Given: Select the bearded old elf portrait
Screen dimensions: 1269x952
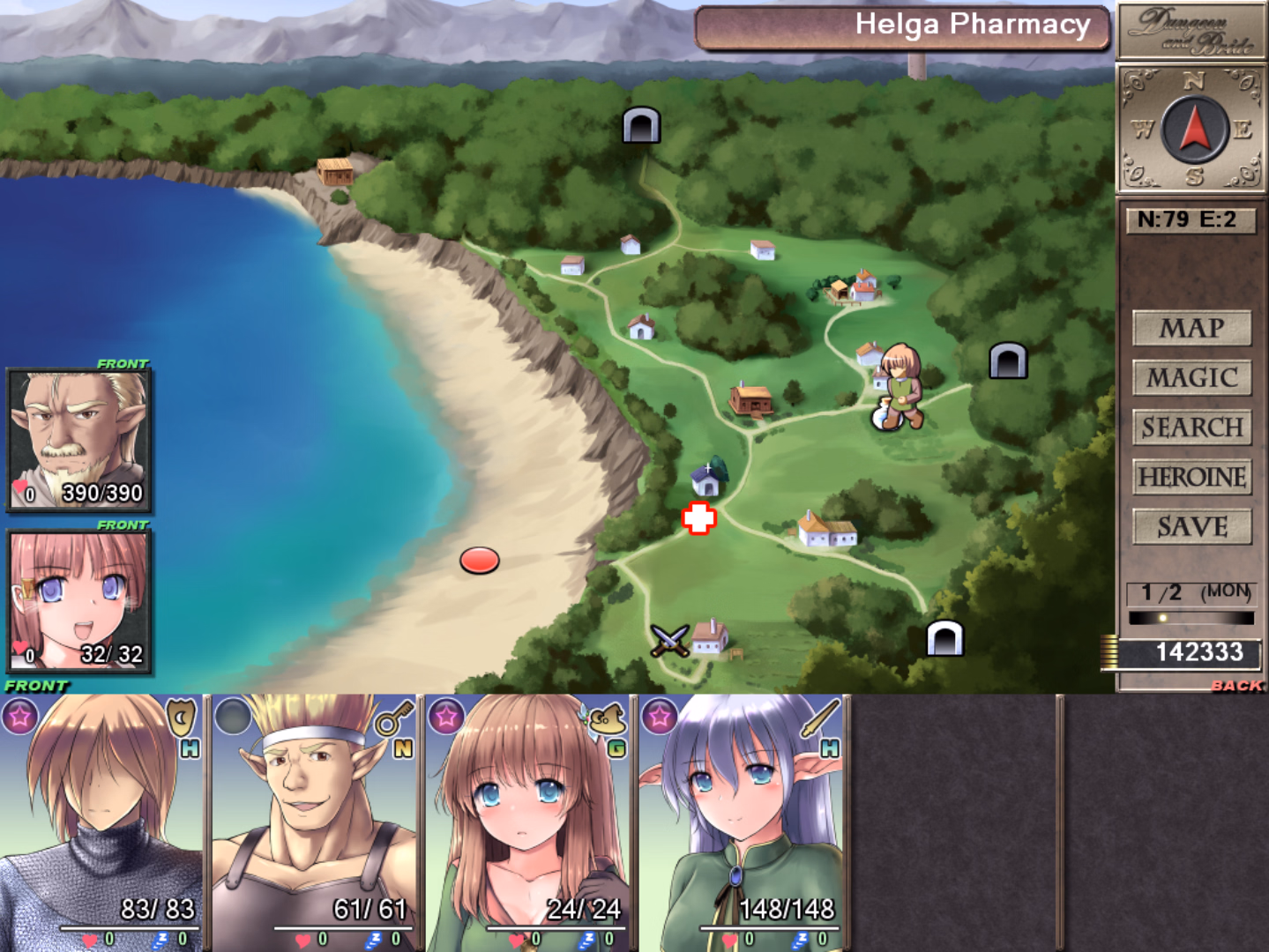Looking at the screenshot, I should (79, 440).
